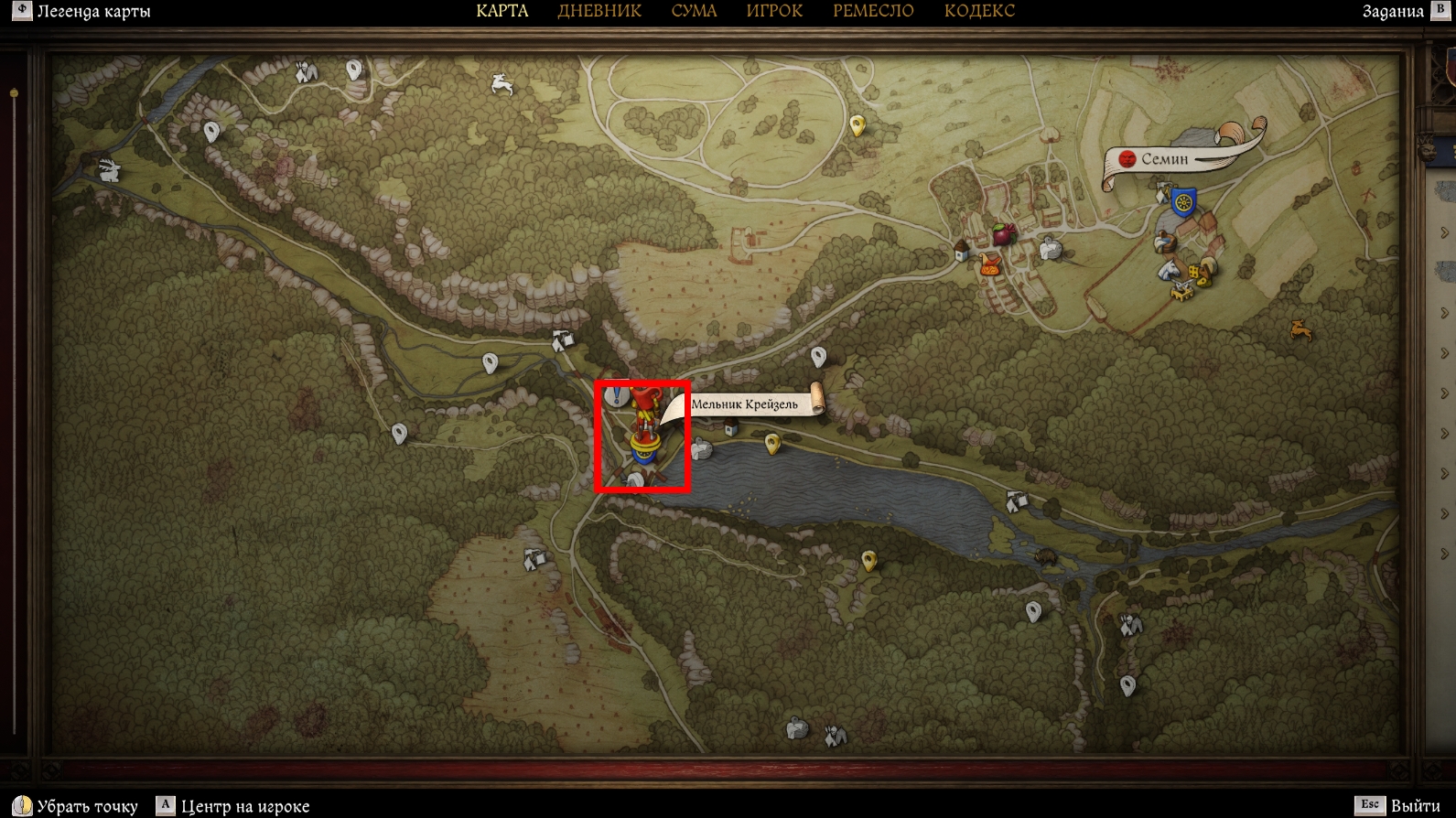Select the blue wheel shield marker in Семин
This screenshot has width=1456, height=818.
1184,201
